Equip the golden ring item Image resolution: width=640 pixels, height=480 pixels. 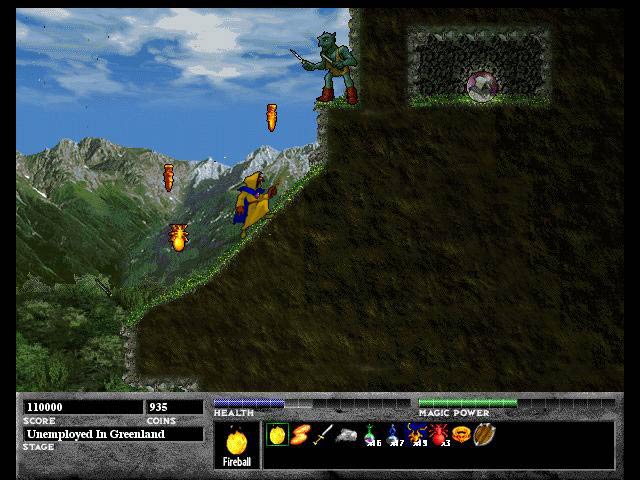(x=461, y=435)
